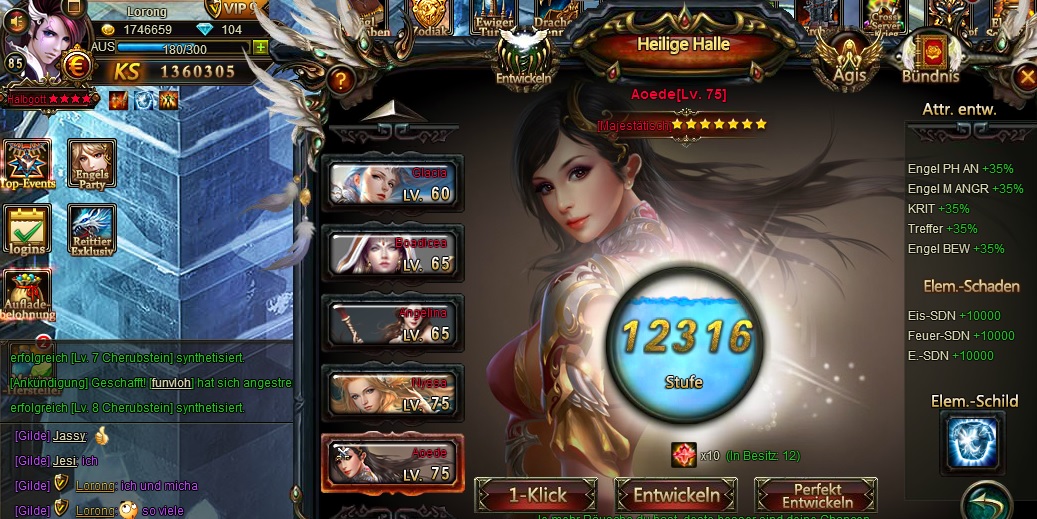Open the Bündnis tab
The image size is (1037, 519).
[930, 60]
